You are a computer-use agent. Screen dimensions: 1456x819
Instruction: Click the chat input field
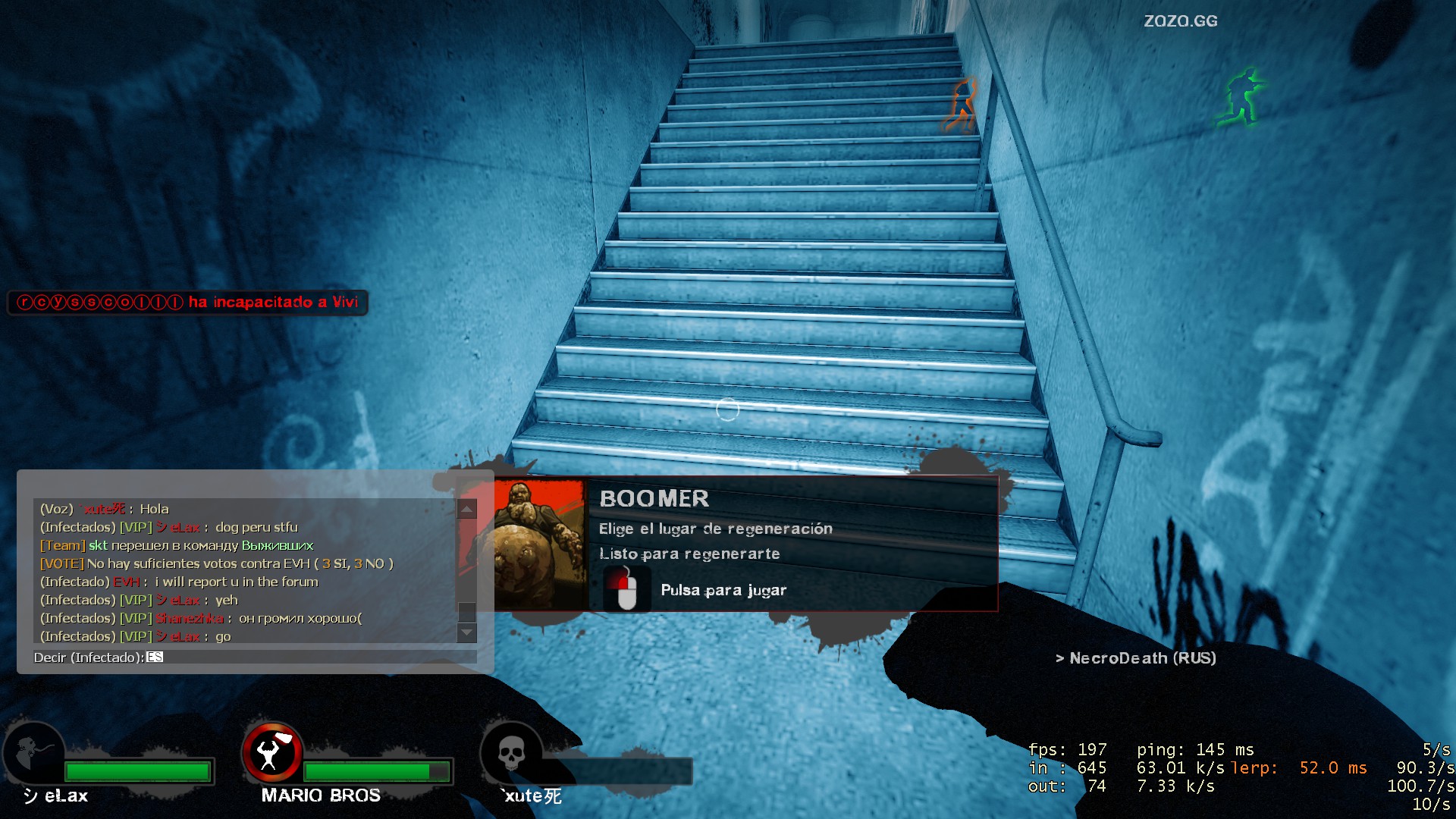(311, 657)
